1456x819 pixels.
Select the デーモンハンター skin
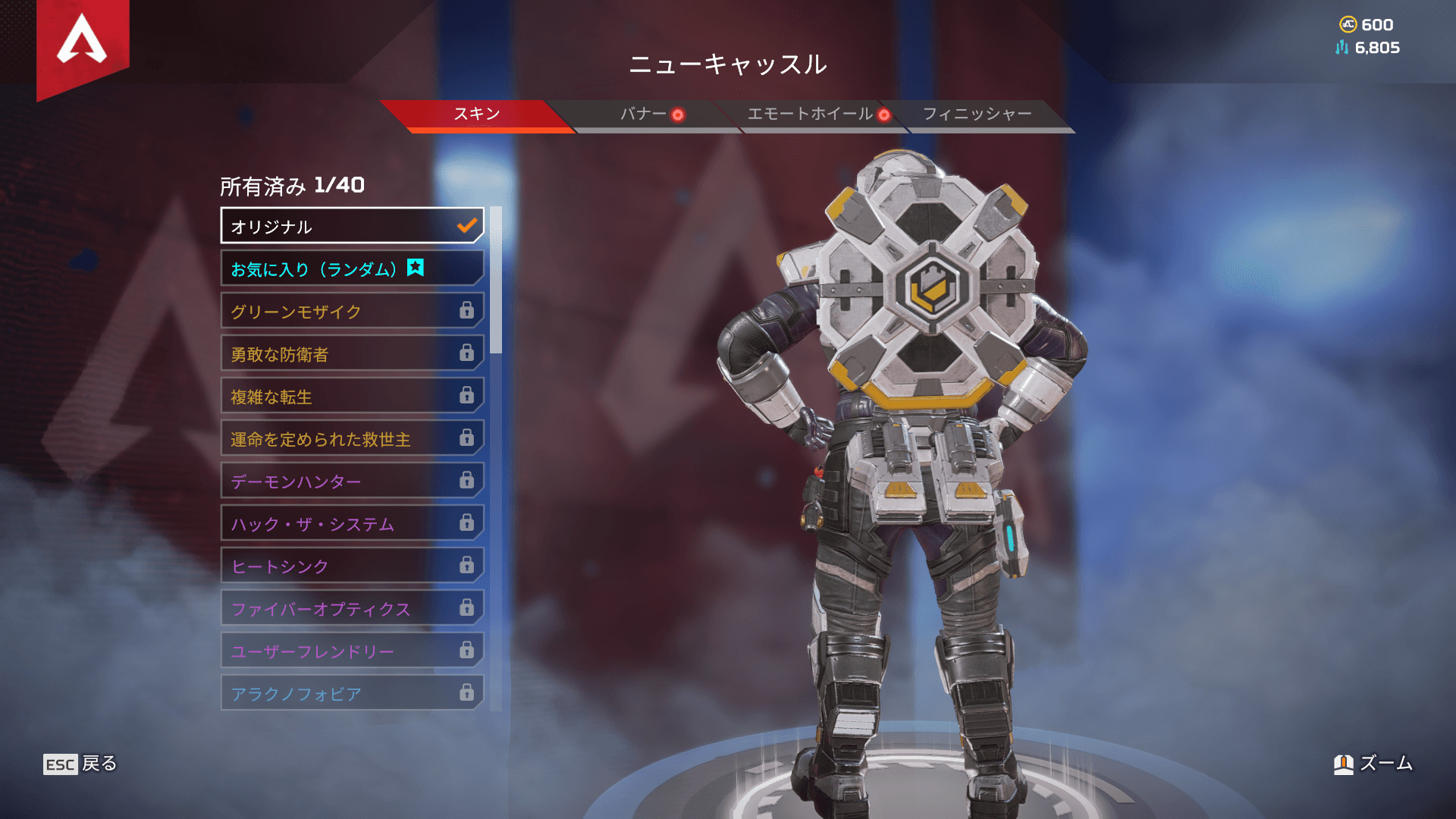352,481
